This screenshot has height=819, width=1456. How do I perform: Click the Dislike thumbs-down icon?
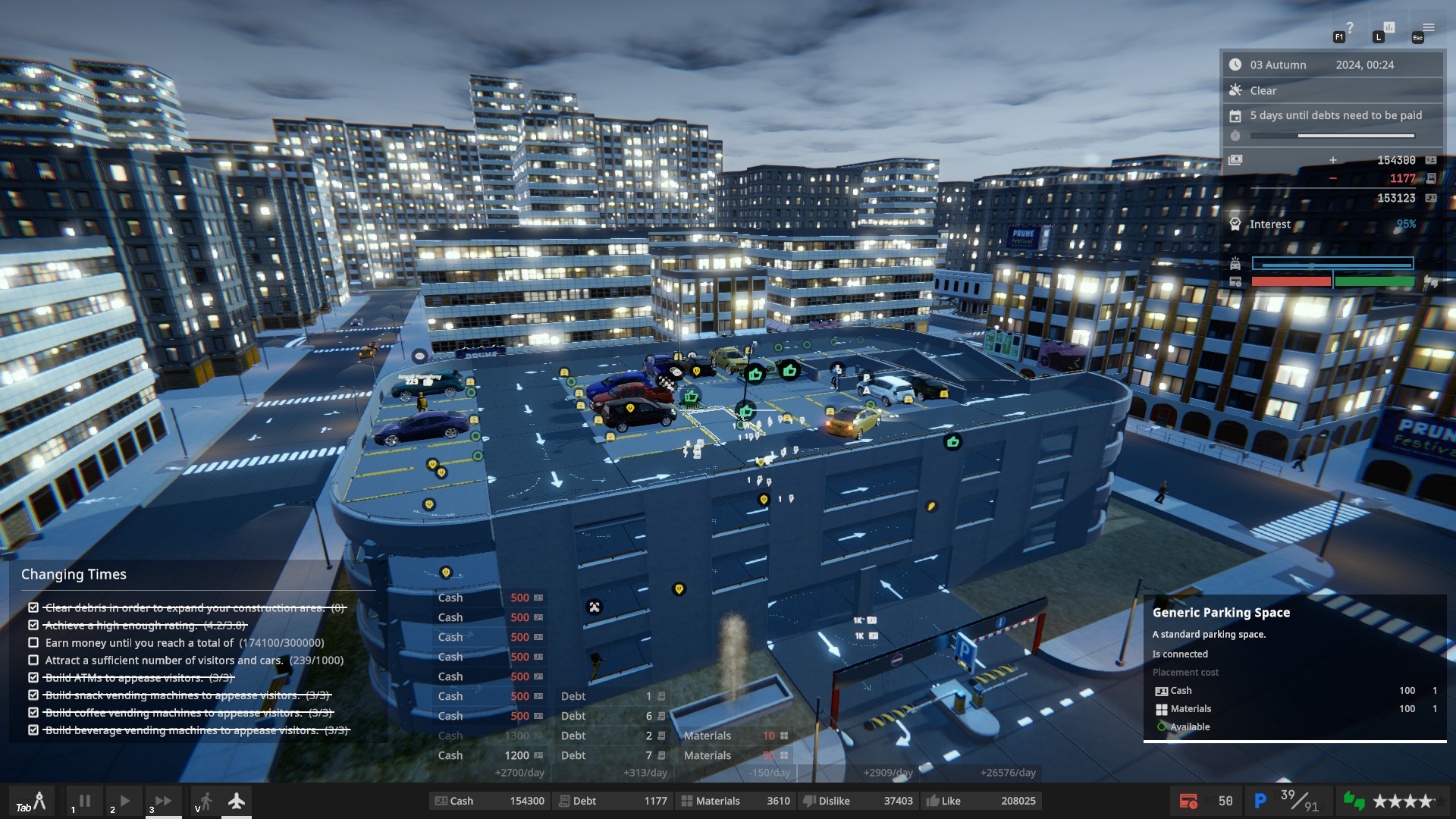tap(810, 801)
